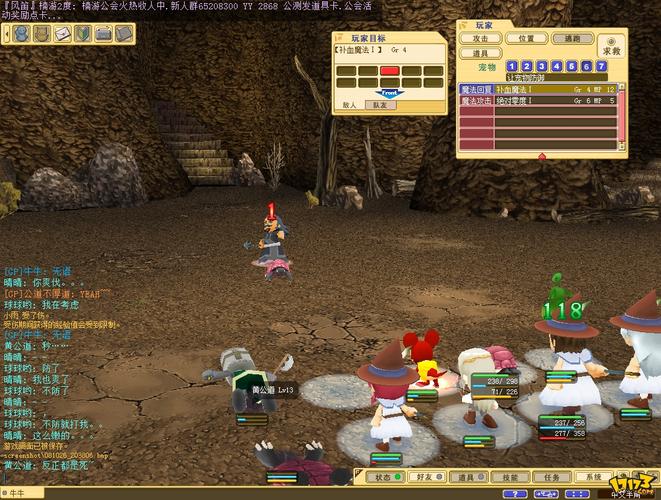Open the 道具 (Item) battle command

(x=481, y=53)
